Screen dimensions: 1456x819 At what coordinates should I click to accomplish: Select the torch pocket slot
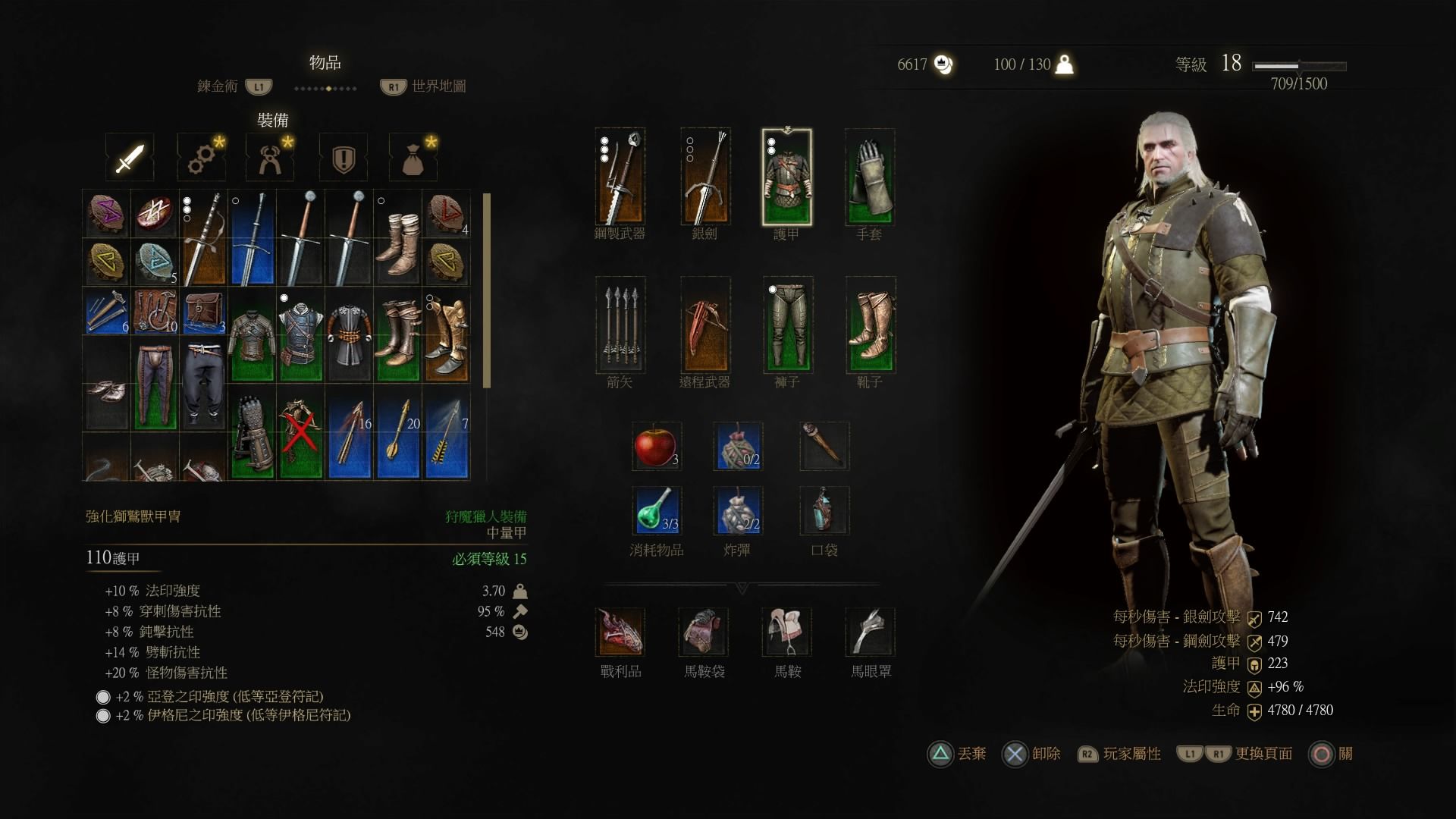point(824,446)
